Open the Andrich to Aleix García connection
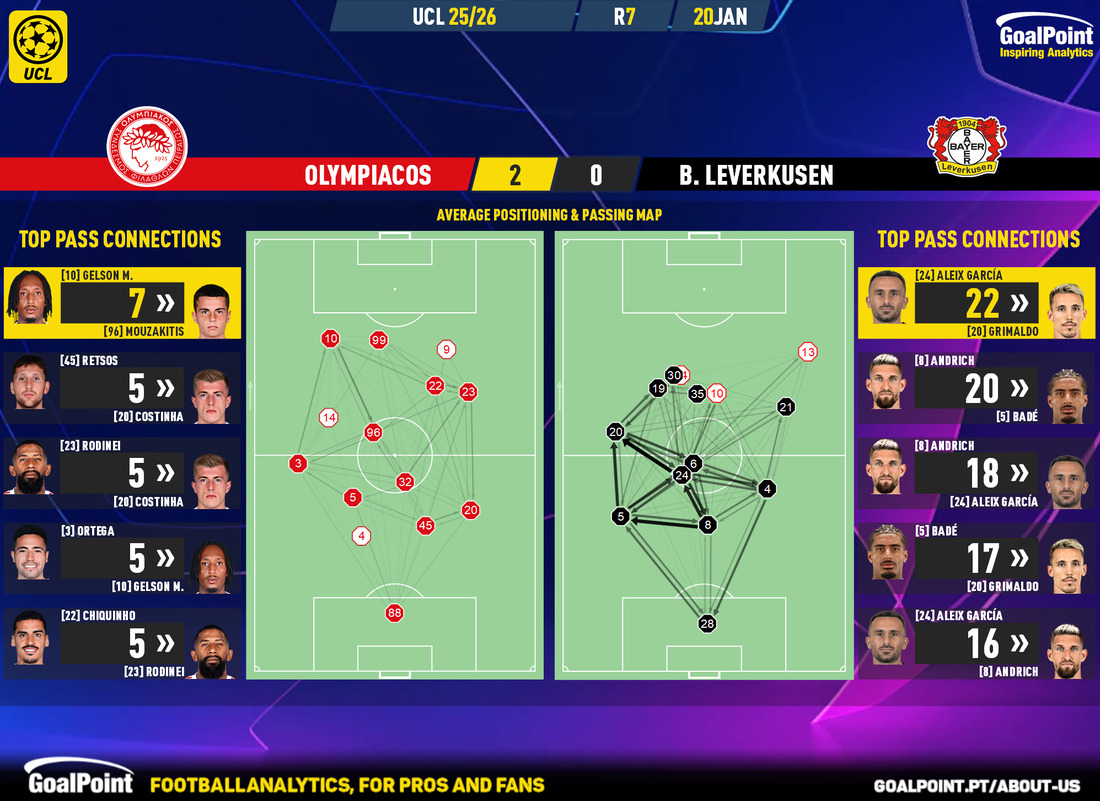1100x801 pixels. pyautogui.click(x=977, y=473)
